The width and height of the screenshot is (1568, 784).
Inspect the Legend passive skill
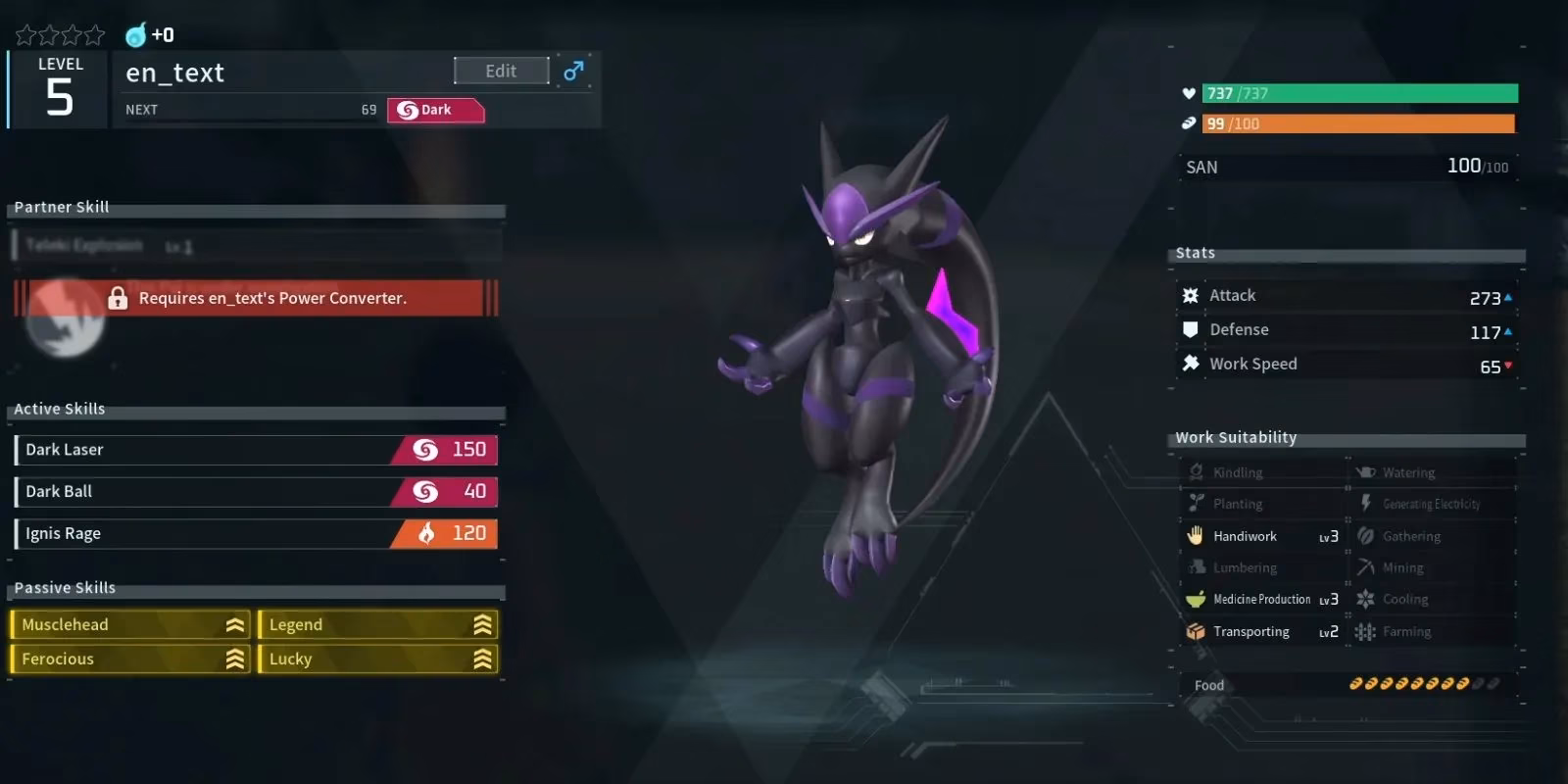[378, 625]
